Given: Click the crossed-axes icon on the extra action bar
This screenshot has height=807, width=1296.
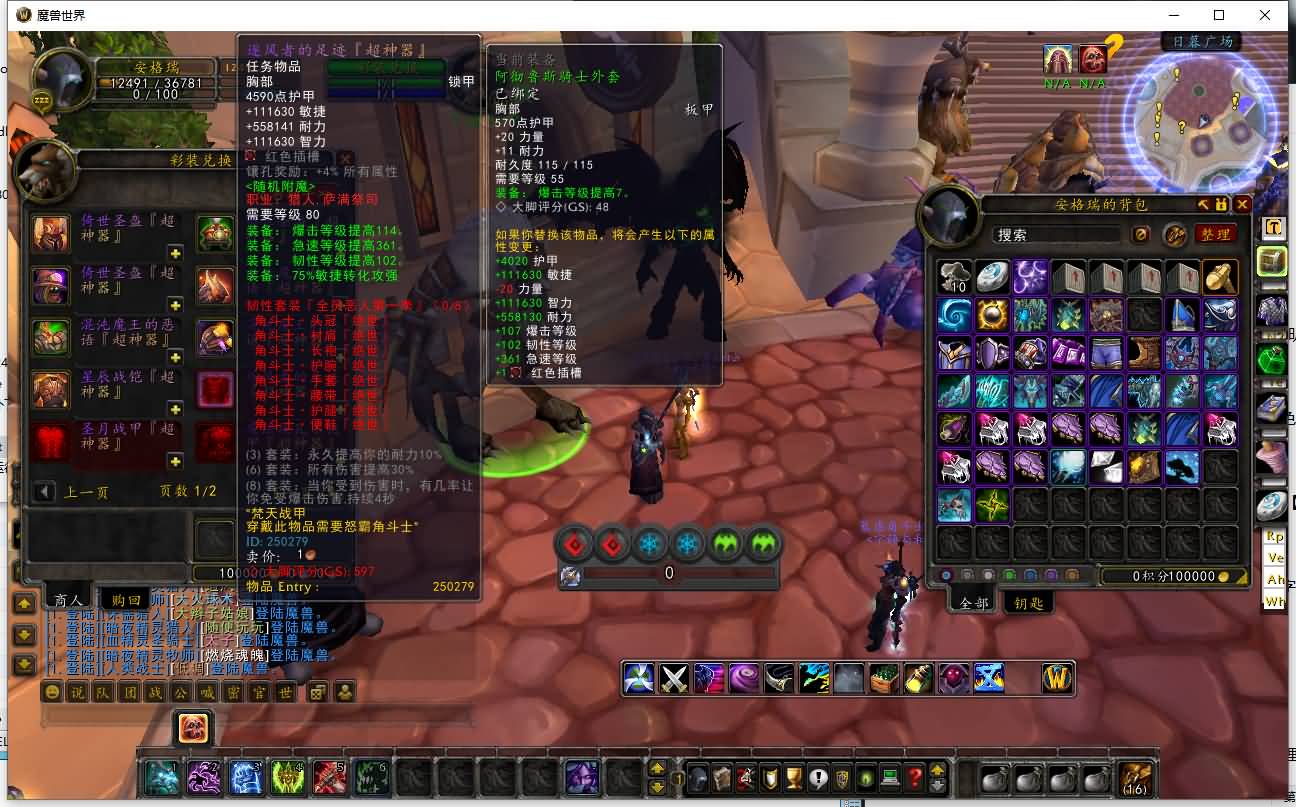Looking at the screenshot, I should coord(671,677).
